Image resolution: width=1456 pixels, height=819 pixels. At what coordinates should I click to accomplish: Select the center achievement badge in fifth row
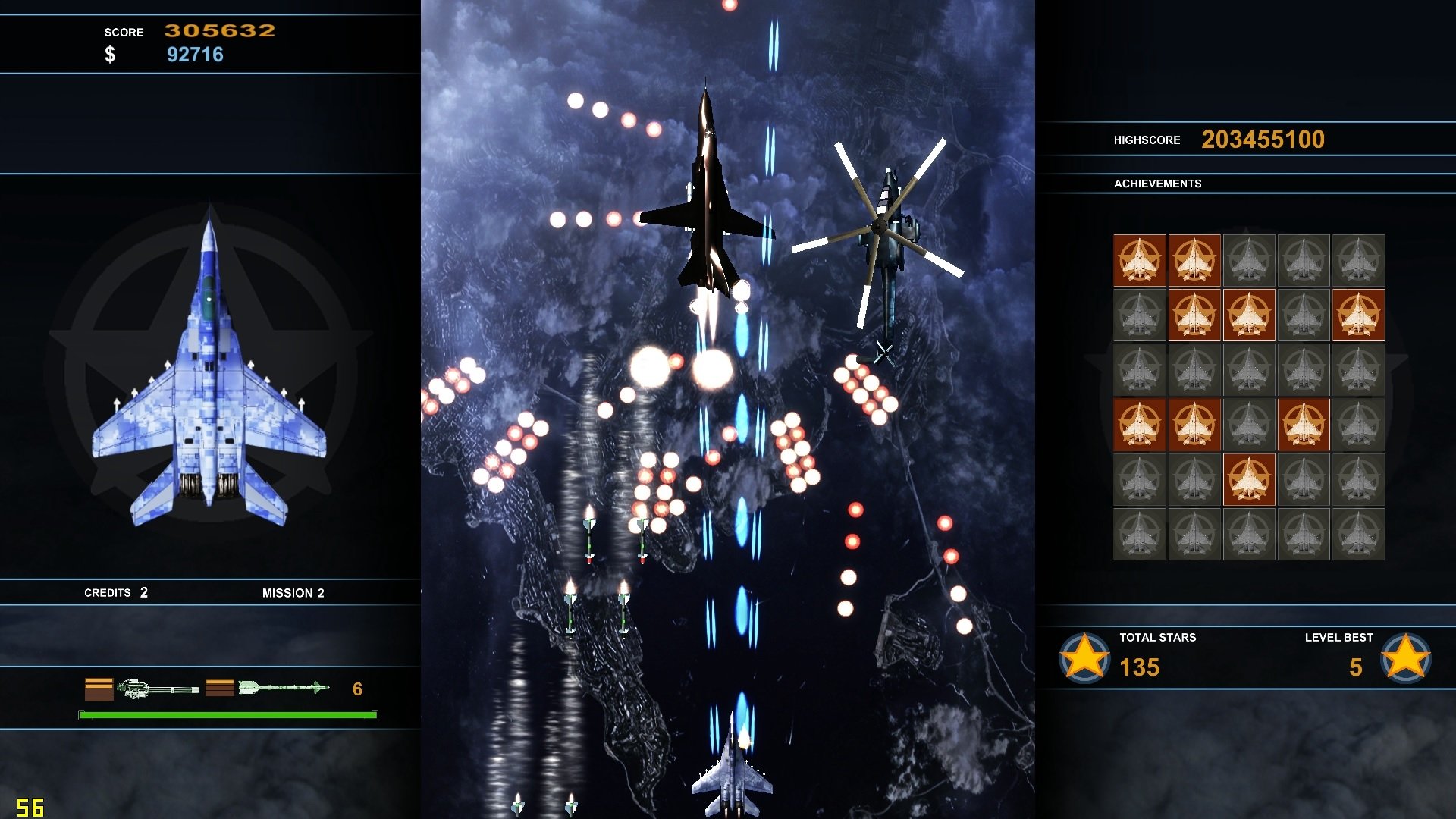coord(1249,479)
